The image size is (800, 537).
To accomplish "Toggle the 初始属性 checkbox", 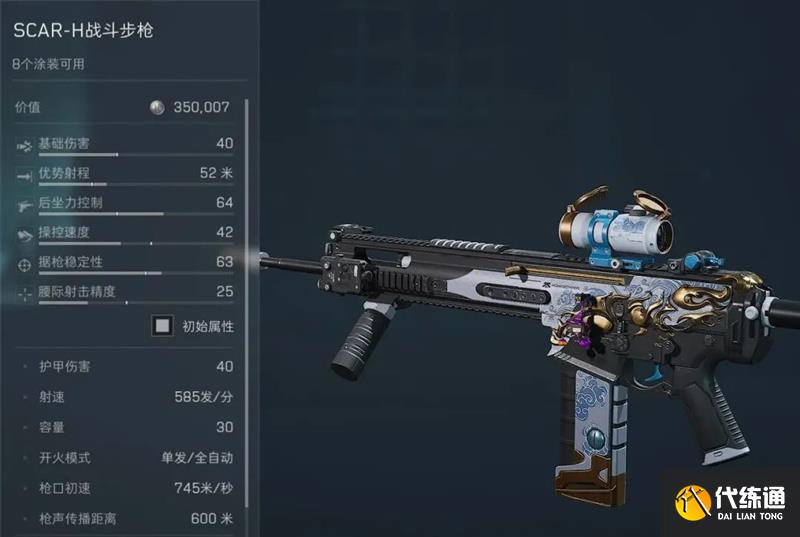I will click(162, 326).
